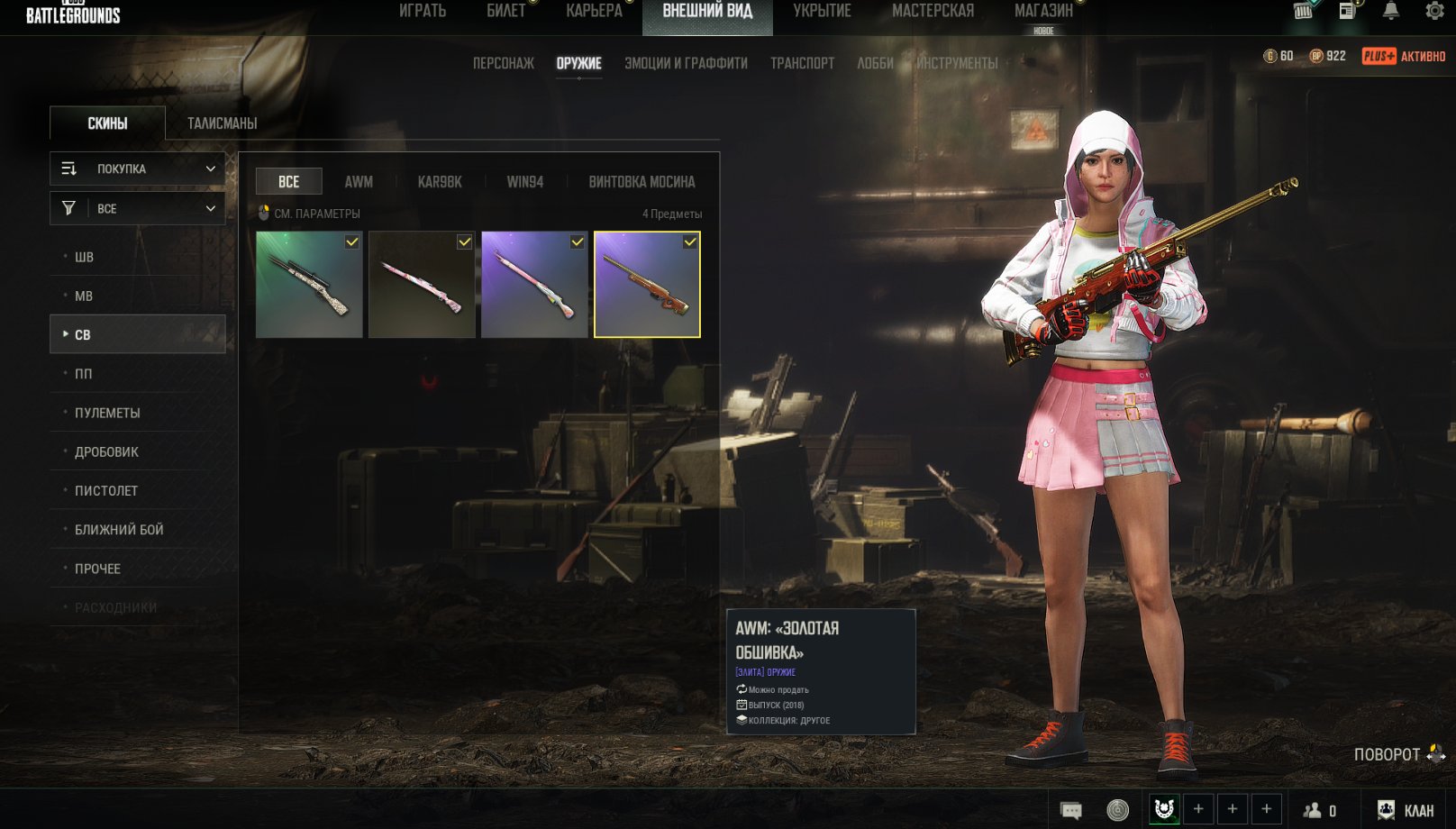Pick the gold AWM skin tile
The image size is (1456, 829).
point(647,285)
